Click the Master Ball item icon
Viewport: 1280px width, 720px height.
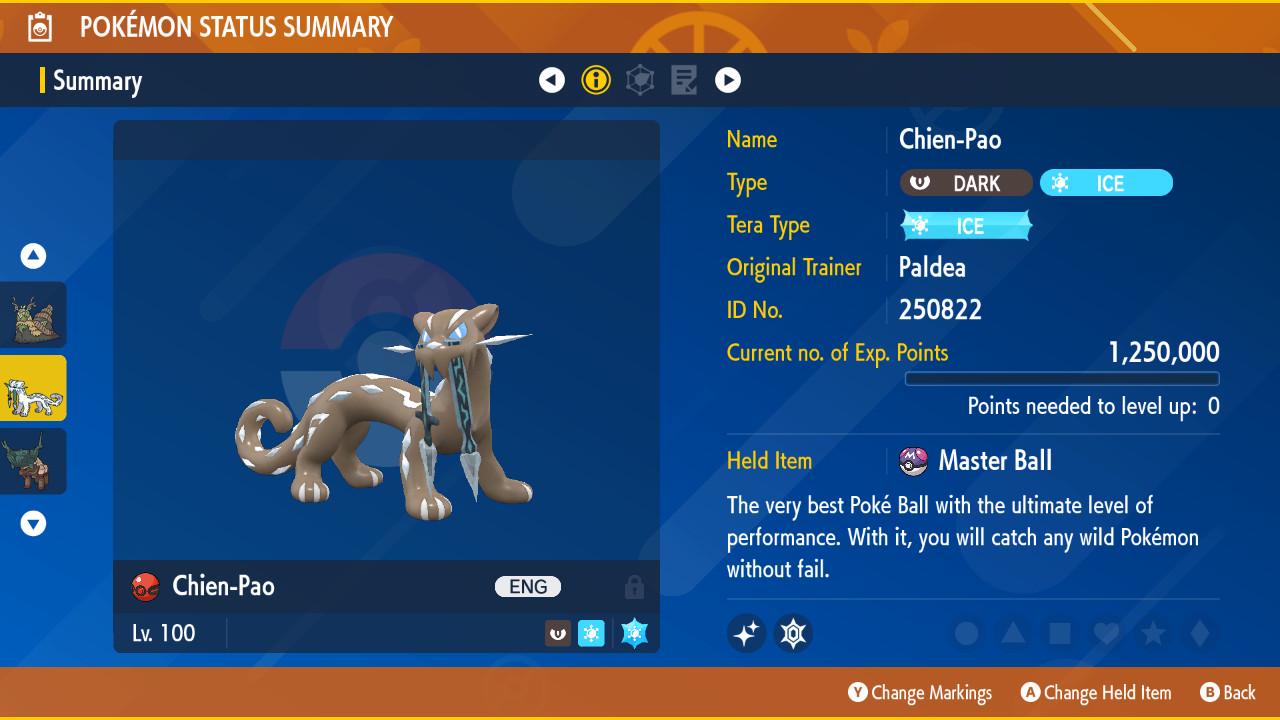click(x=912, y=460)
